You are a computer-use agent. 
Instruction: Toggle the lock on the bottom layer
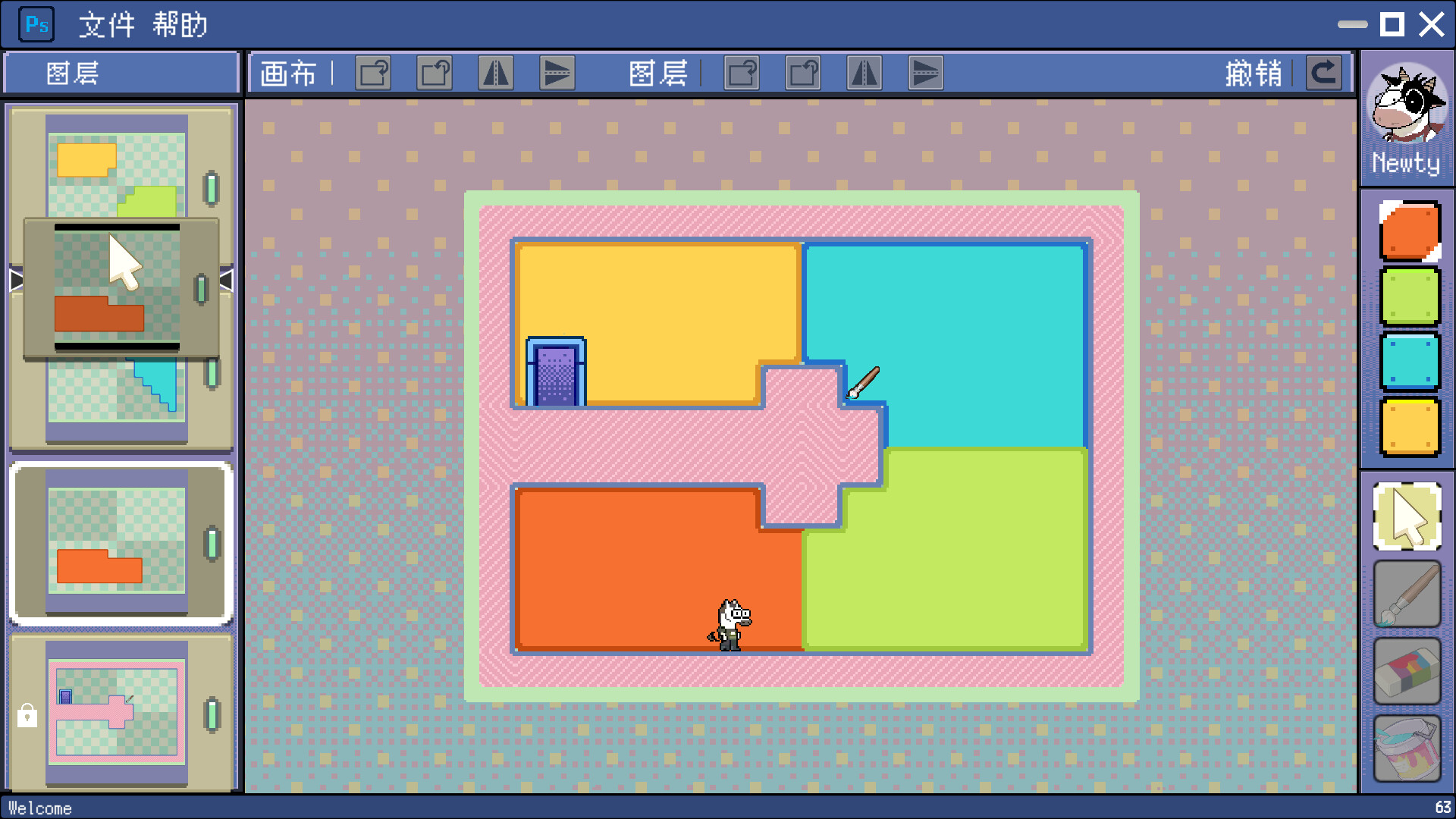tap(27, 716)
